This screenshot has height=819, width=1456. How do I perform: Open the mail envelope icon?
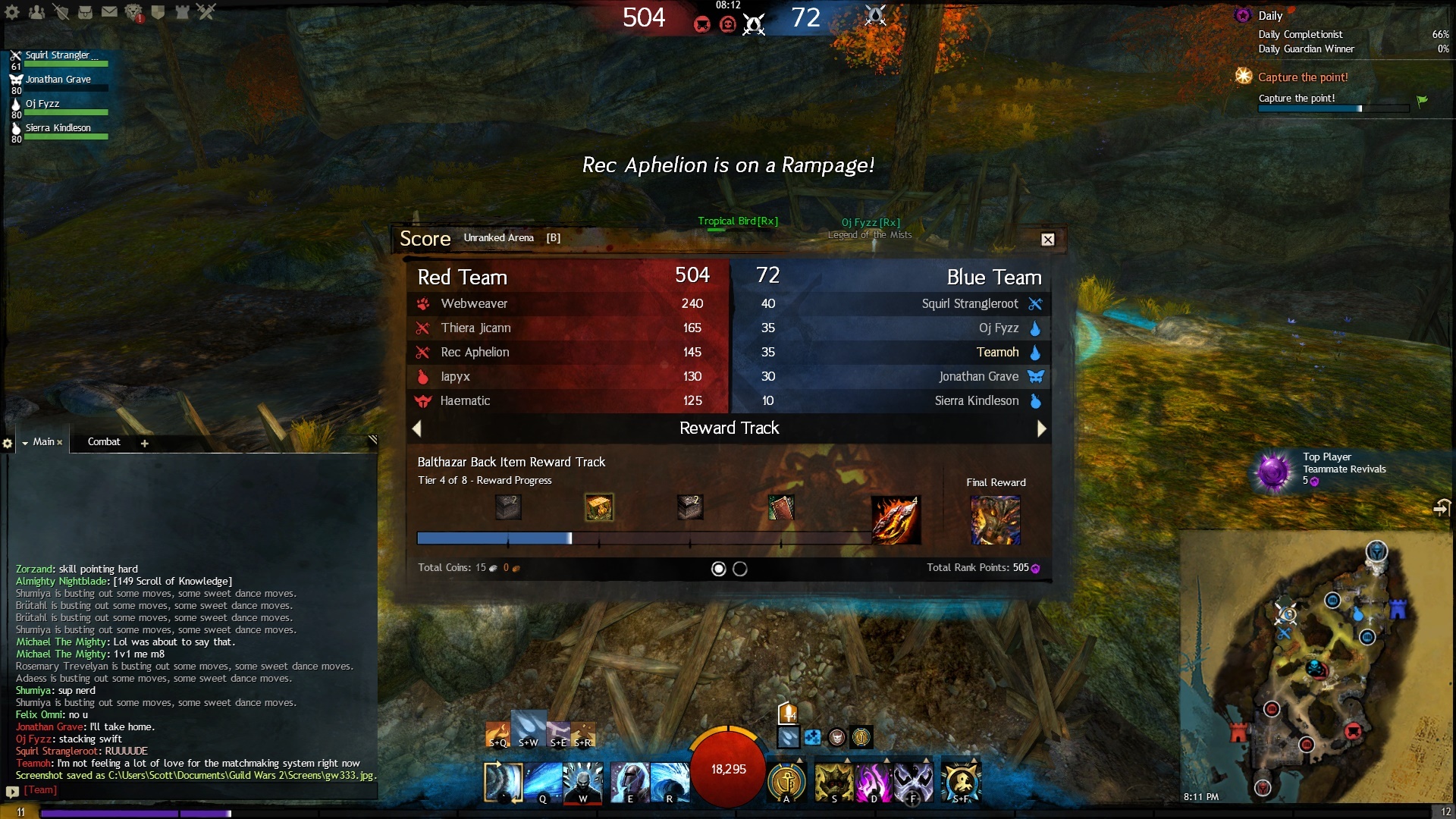(109, 11)
